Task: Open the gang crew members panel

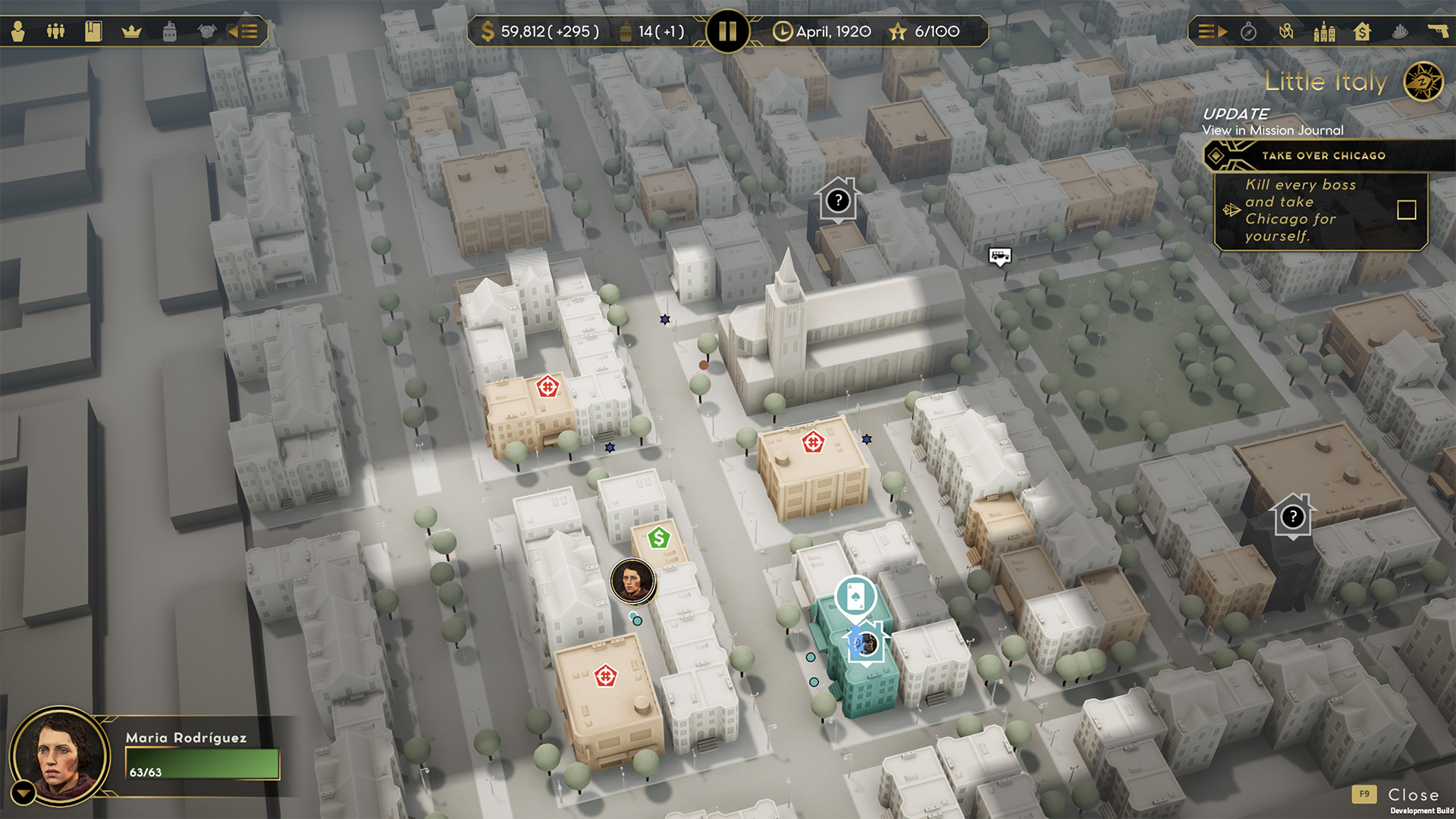Action: [x=55, y=31]
